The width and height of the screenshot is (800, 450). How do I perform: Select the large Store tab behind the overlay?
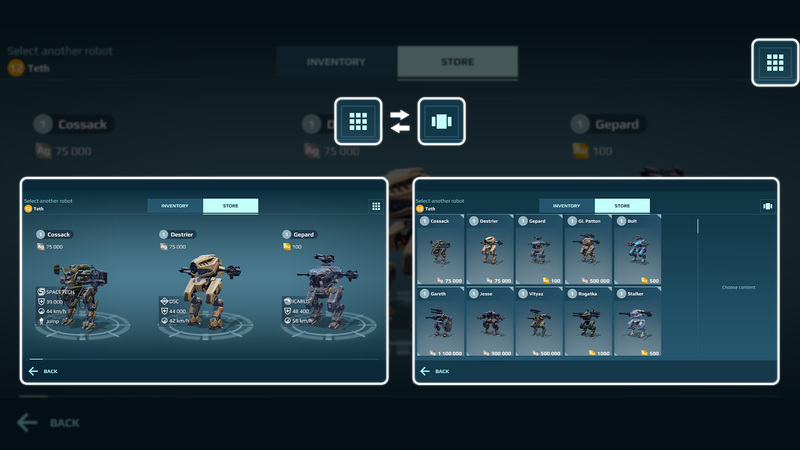tap(457, 62)
